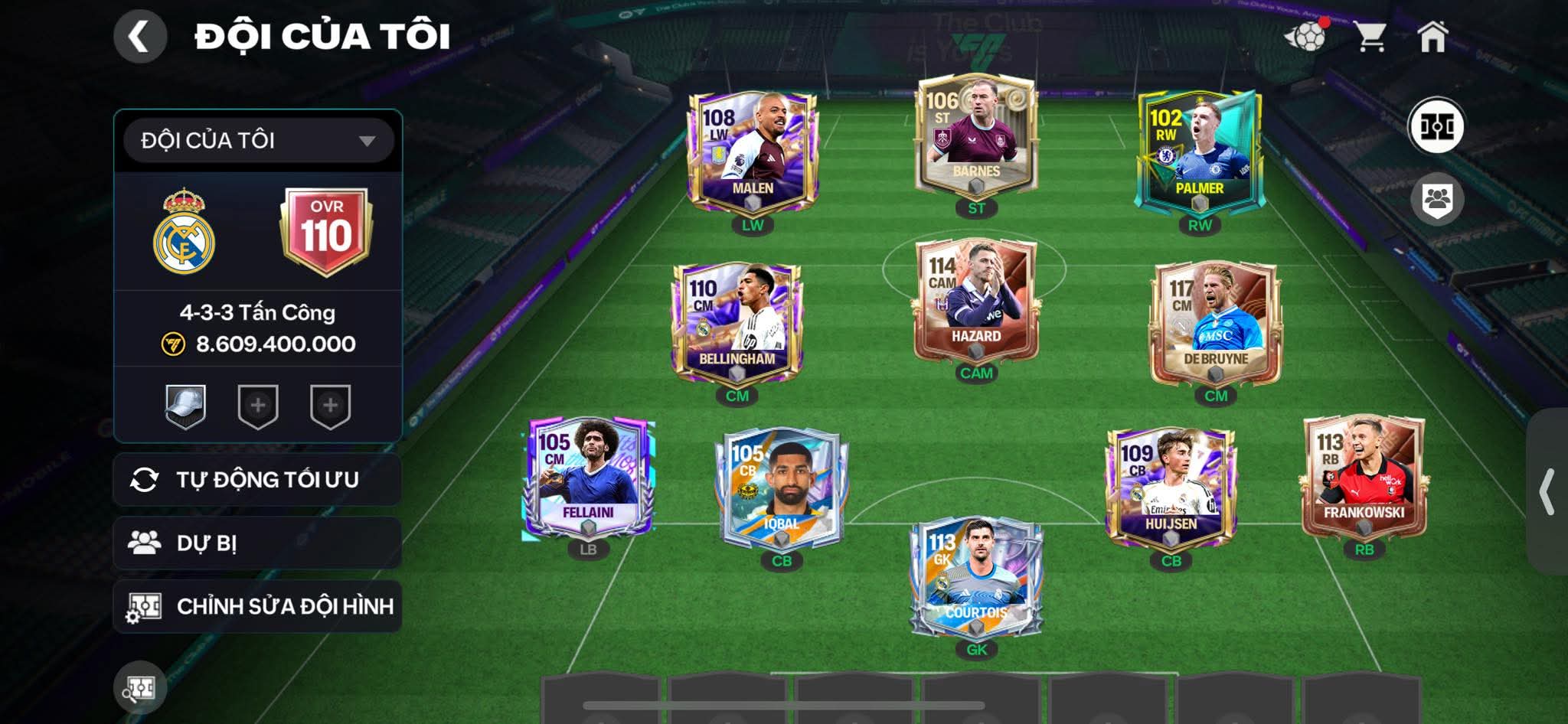
Task: Select goalkeeper Courtois card
Action: tap(976, 578)
